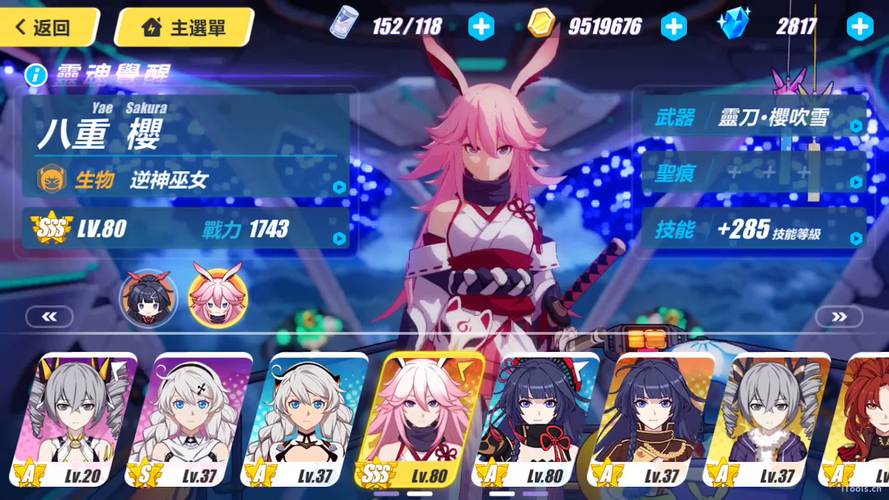Choose the pink-haired round battlesuit portrait
The height and width of the screenshot is (500, 889).
point(217,297)
